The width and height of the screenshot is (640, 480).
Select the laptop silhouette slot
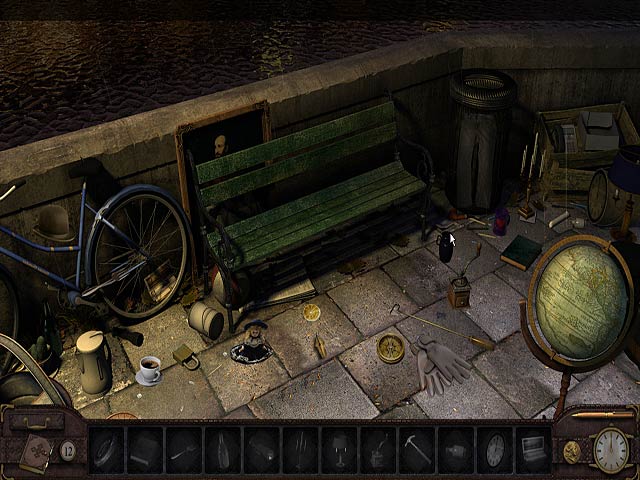coord(534,449)
